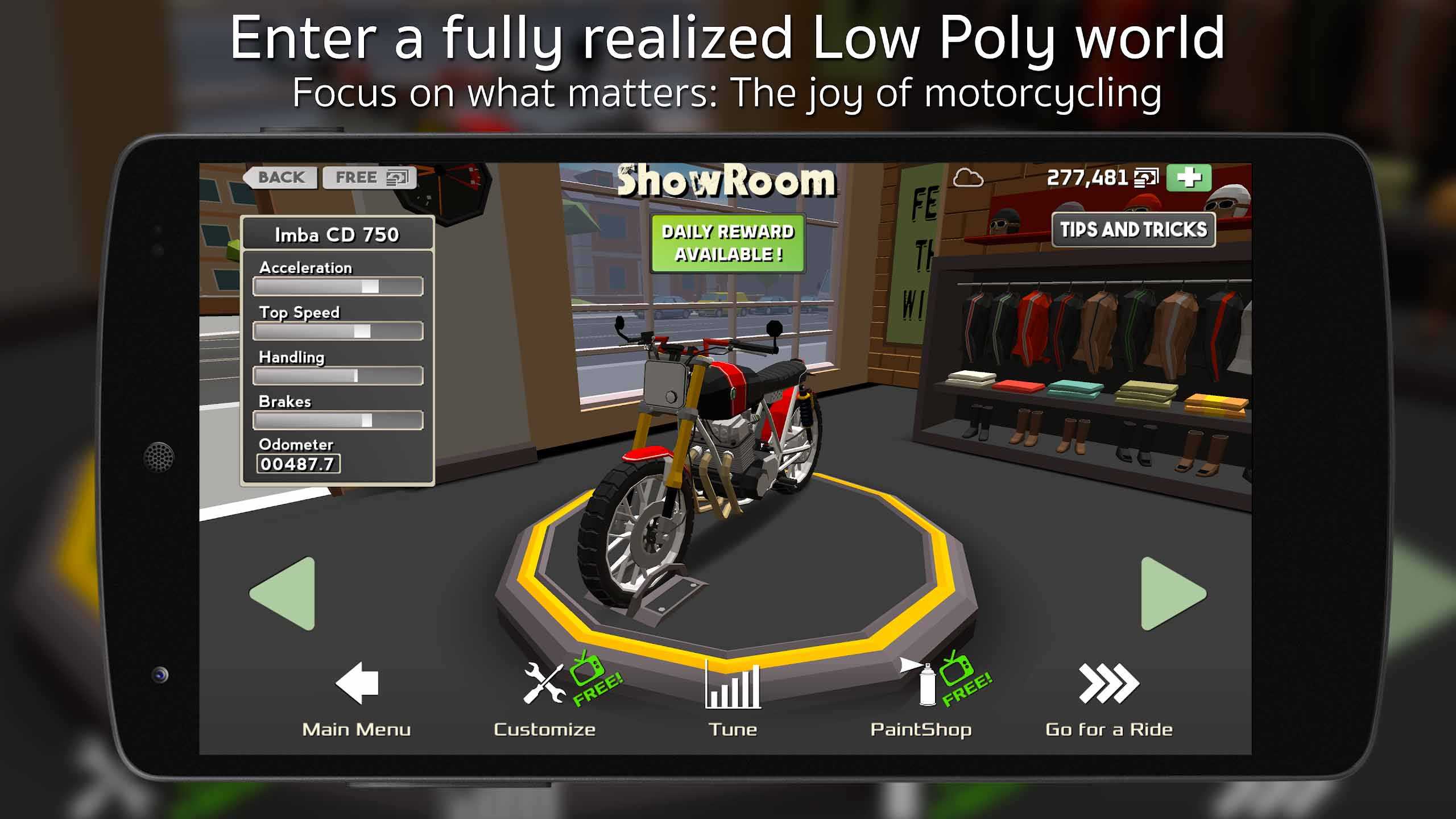Viewport: 1456px width, 819px height.
Task: Show the next motorcycle with right arrow
Action: (1170, 594)
